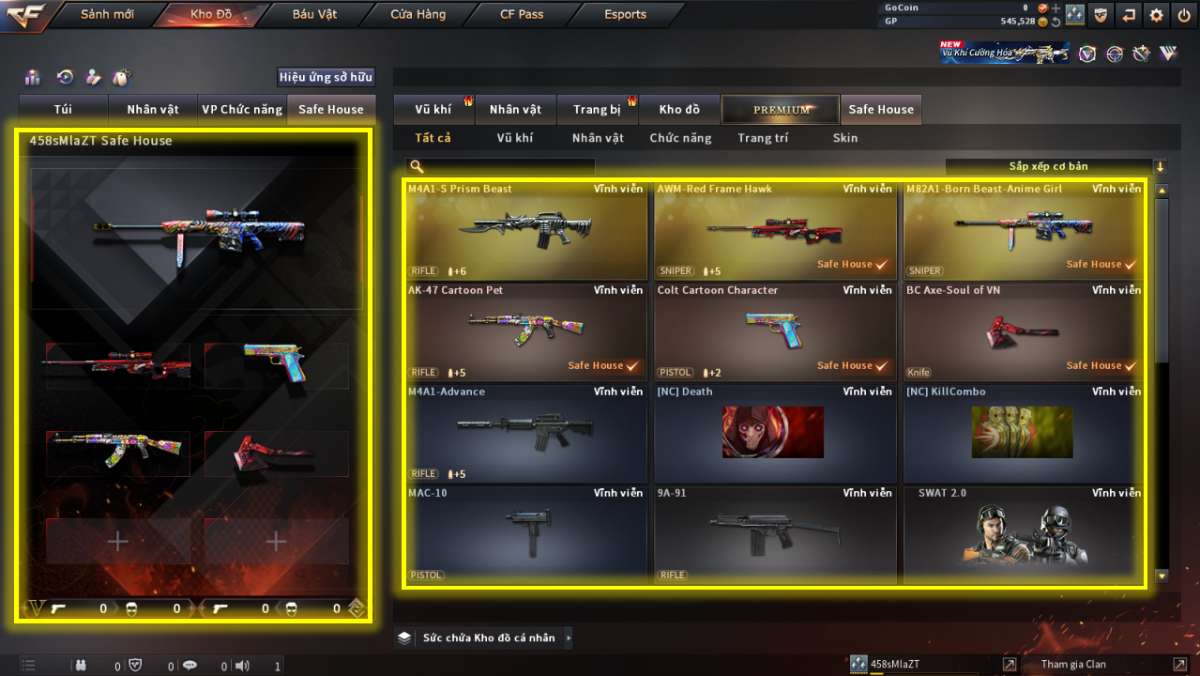Open the CF Pass page

point(521,15)
